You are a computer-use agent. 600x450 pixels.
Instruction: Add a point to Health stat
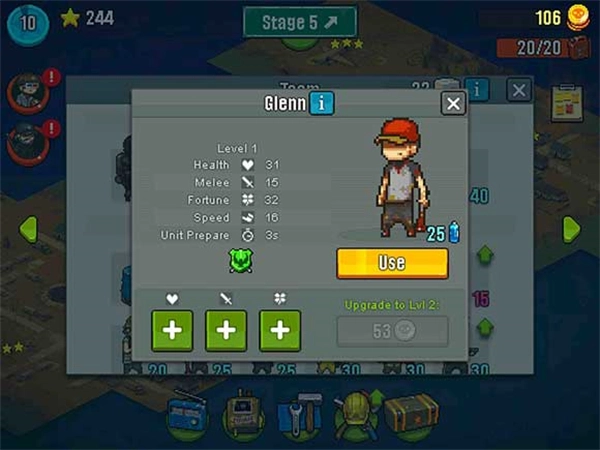click(173, 331)
